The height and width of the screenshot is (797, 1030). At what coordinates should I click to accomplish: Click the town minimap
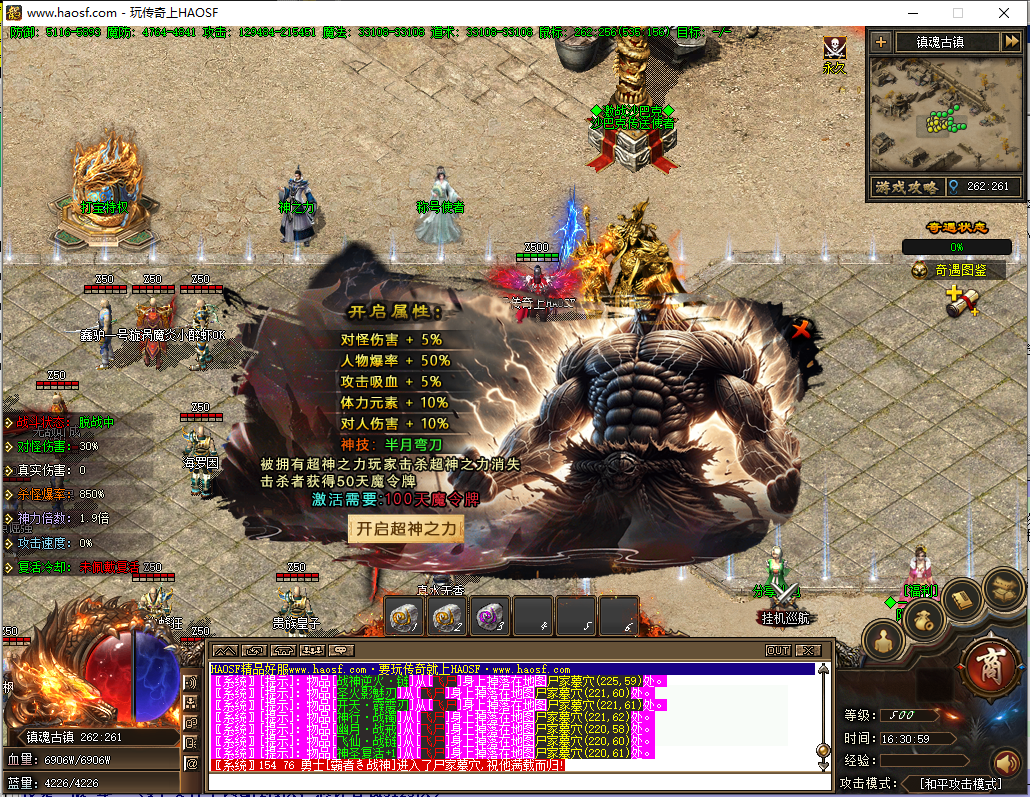[x=944, y=114]
